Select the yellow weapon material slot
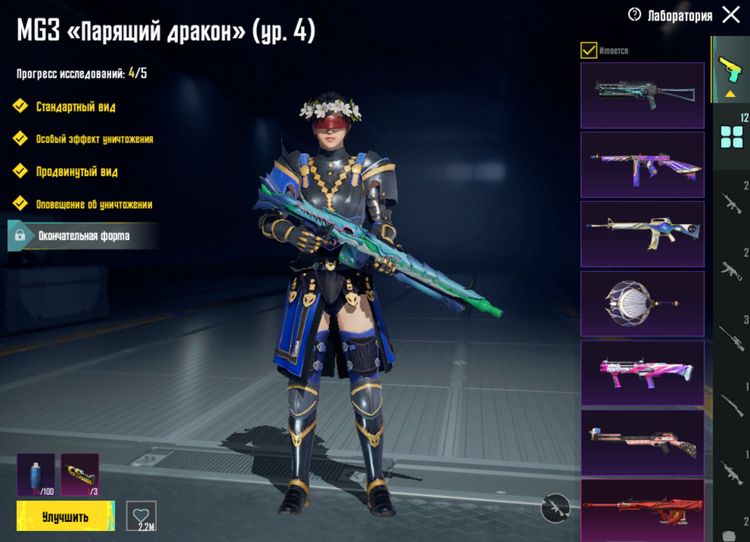Screen dimensions: 750x542 tap(79, 474)
